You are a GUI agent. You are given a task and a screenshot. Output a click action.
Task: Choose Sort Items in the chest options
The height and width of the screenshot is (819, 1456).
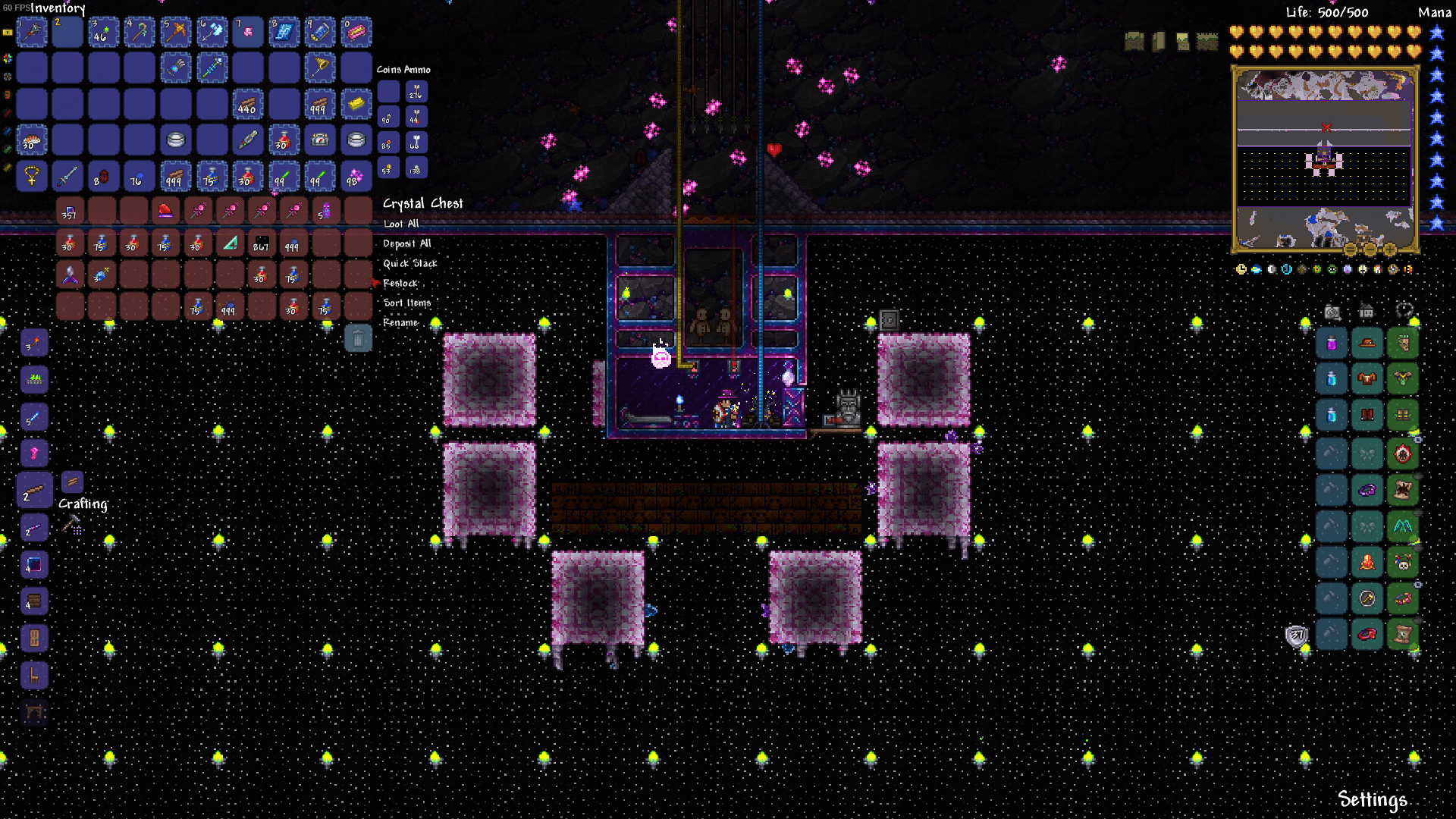click(407, 302)
